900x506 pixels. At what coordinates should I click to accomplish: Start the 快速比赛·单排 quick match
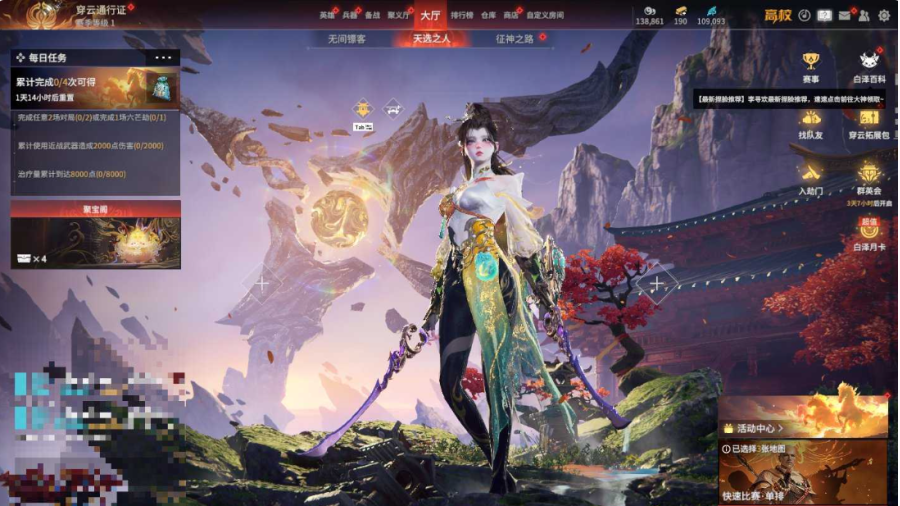803,473
